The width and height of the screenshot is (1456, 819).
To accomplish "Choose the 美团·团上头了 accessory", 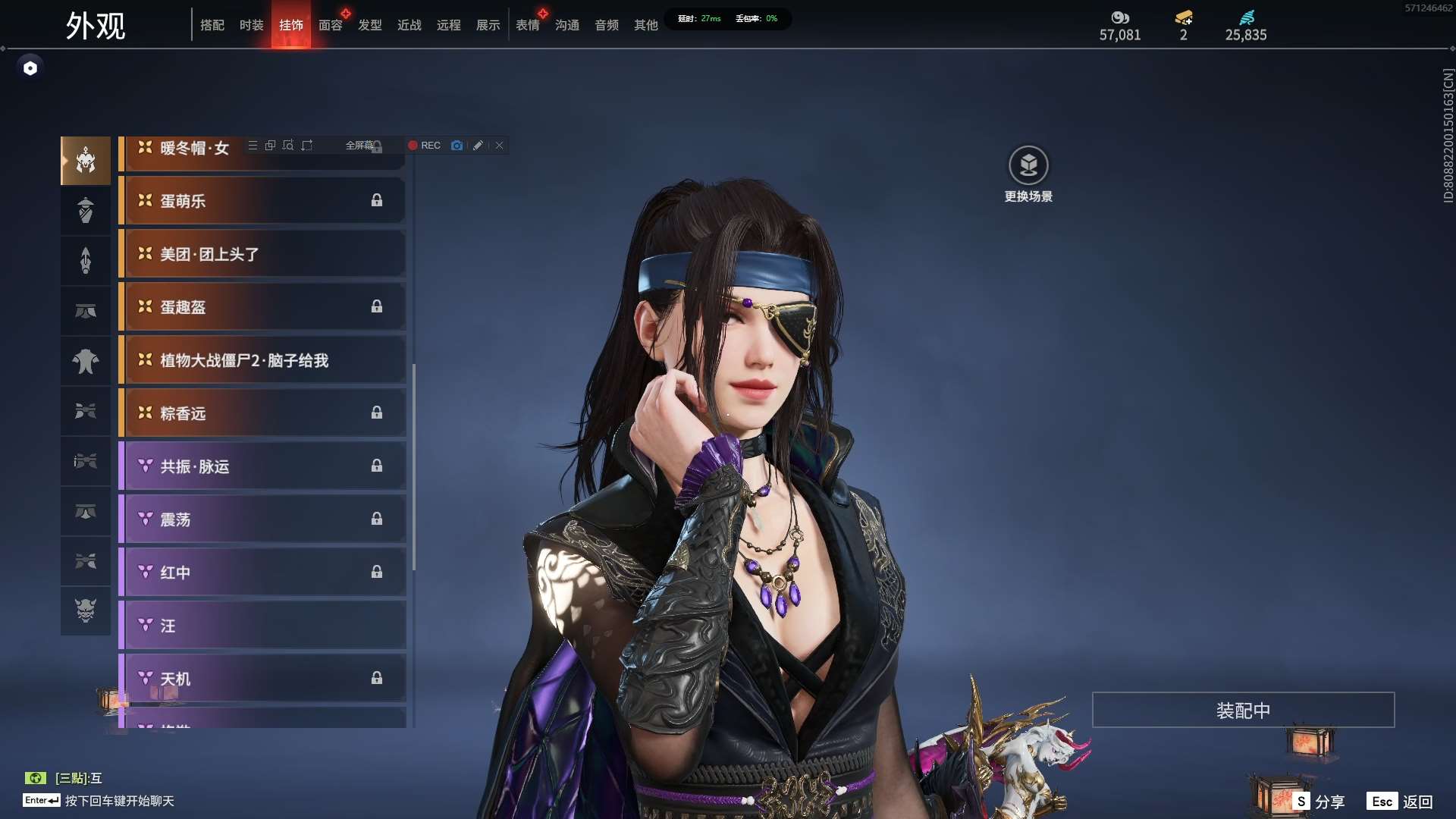I will (262, 254).
